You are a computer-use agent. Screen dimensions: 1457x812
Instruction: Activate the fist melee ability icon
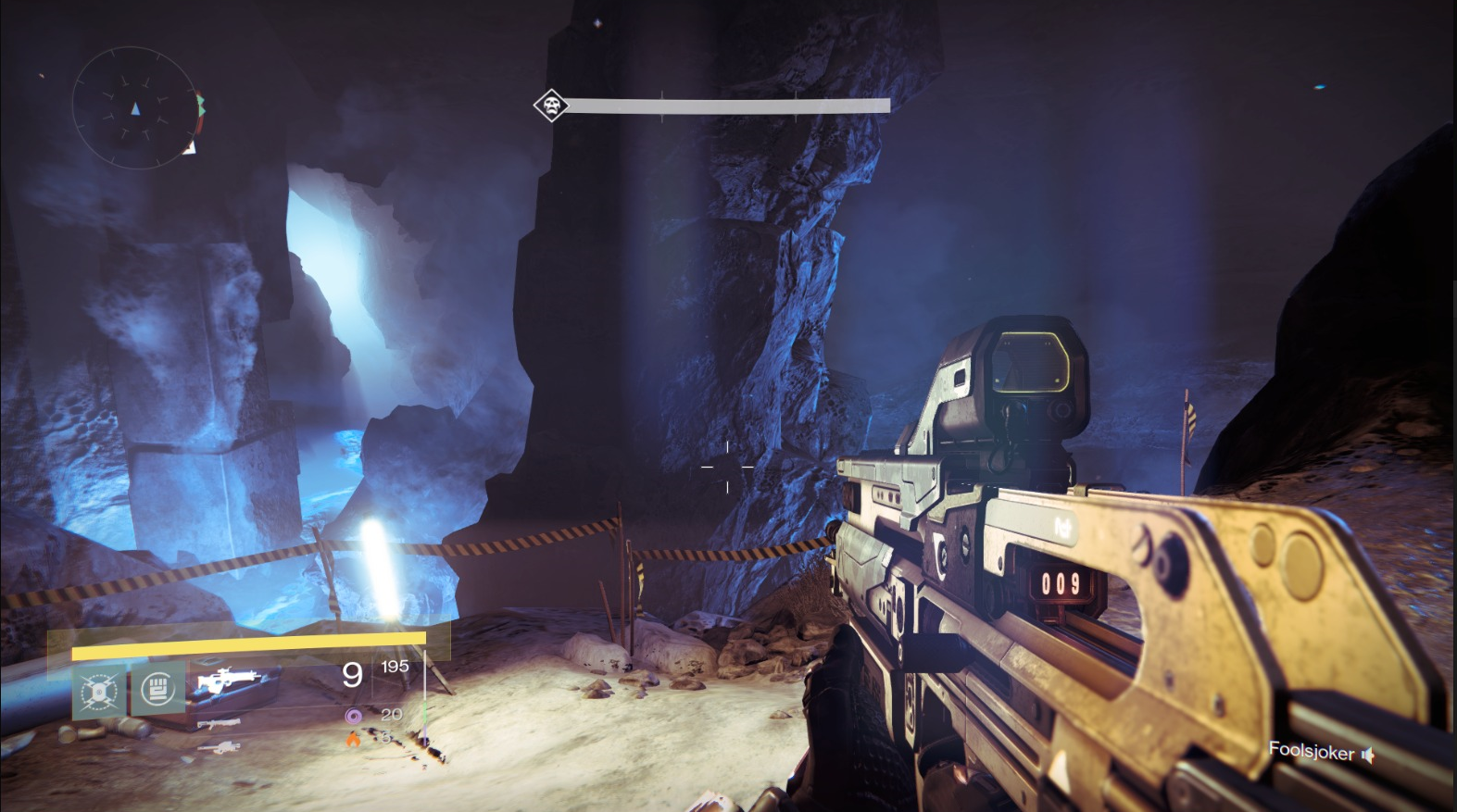pyautogui.click(x=157, y=689)
